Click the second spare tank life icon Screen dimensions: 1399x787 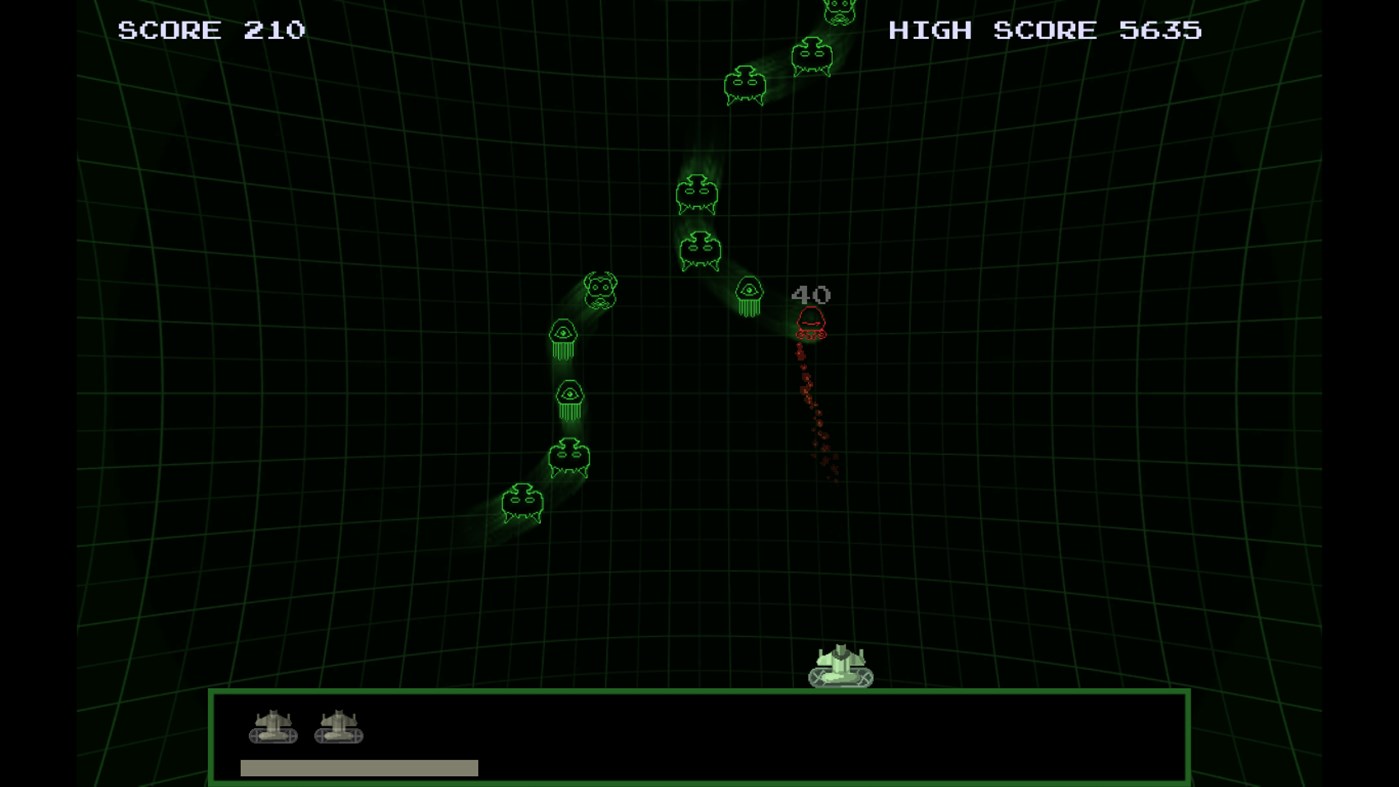click(339, 728)
